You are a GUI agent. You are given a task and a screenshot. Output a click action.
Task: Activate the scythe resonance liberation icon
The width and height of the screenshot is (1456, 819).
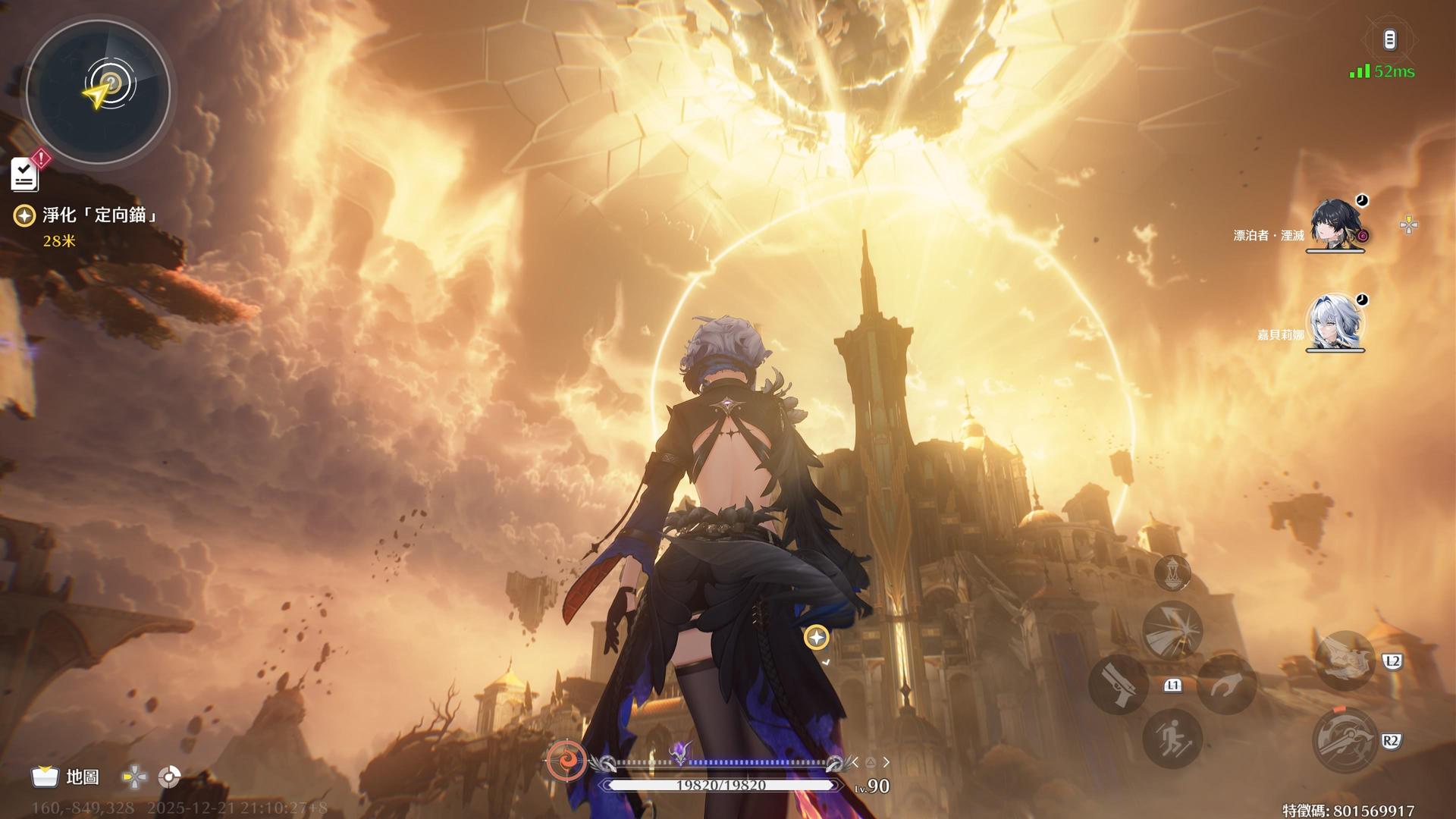click(x=1345, y=740)
